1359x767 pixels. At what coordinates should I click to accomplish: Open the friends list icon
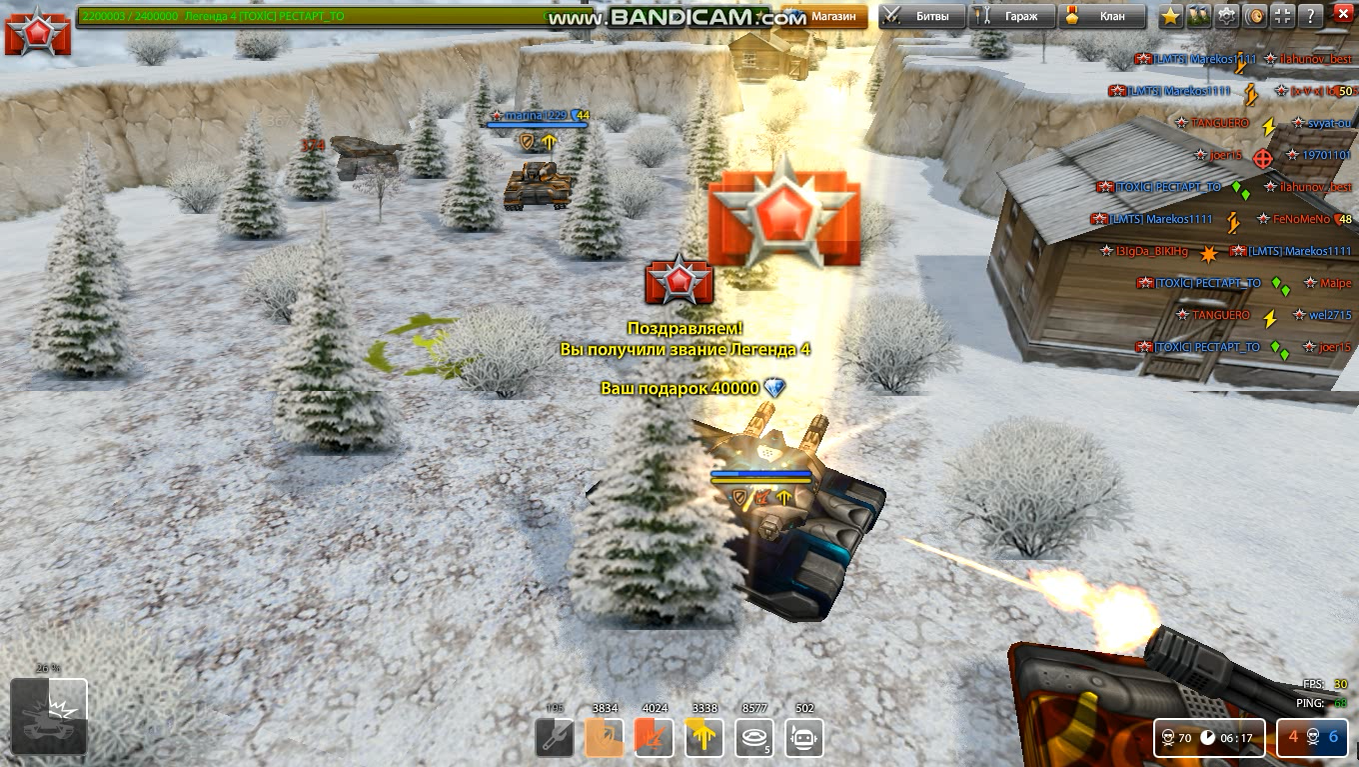(1199, 16)
